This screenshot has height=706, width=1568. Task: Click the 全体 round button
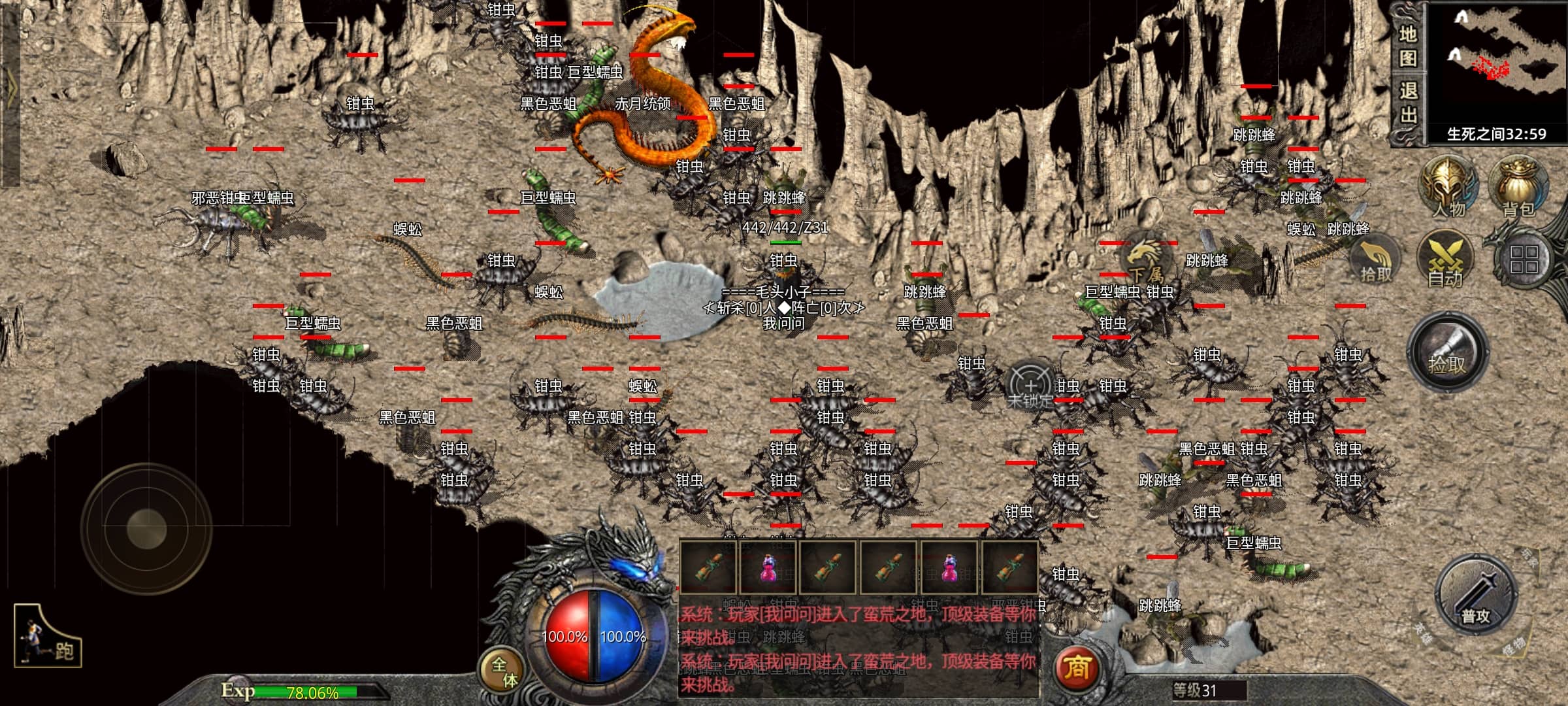click(x=503, y=671)
